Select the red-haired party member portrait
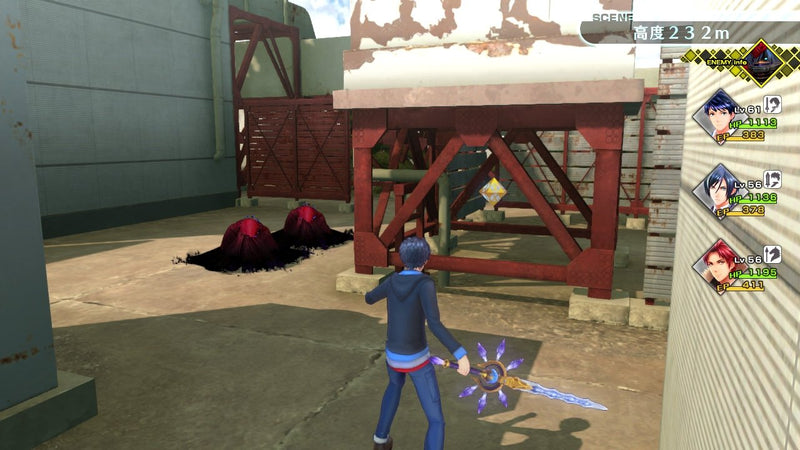This screenshot has width=800, height=450. point(717,266)
